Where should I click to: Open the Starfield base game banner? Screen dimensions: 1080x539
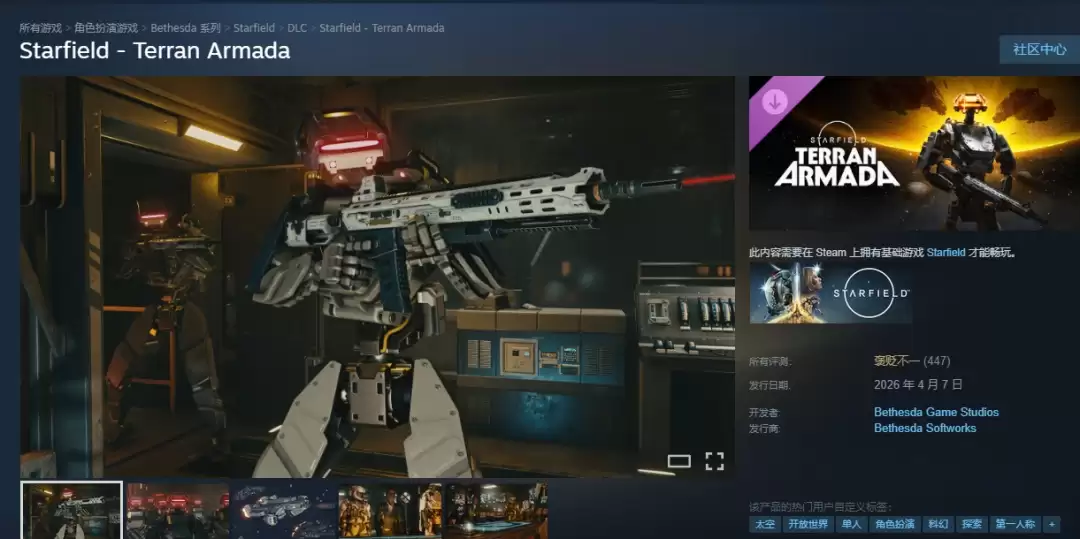tap(830, 294)
